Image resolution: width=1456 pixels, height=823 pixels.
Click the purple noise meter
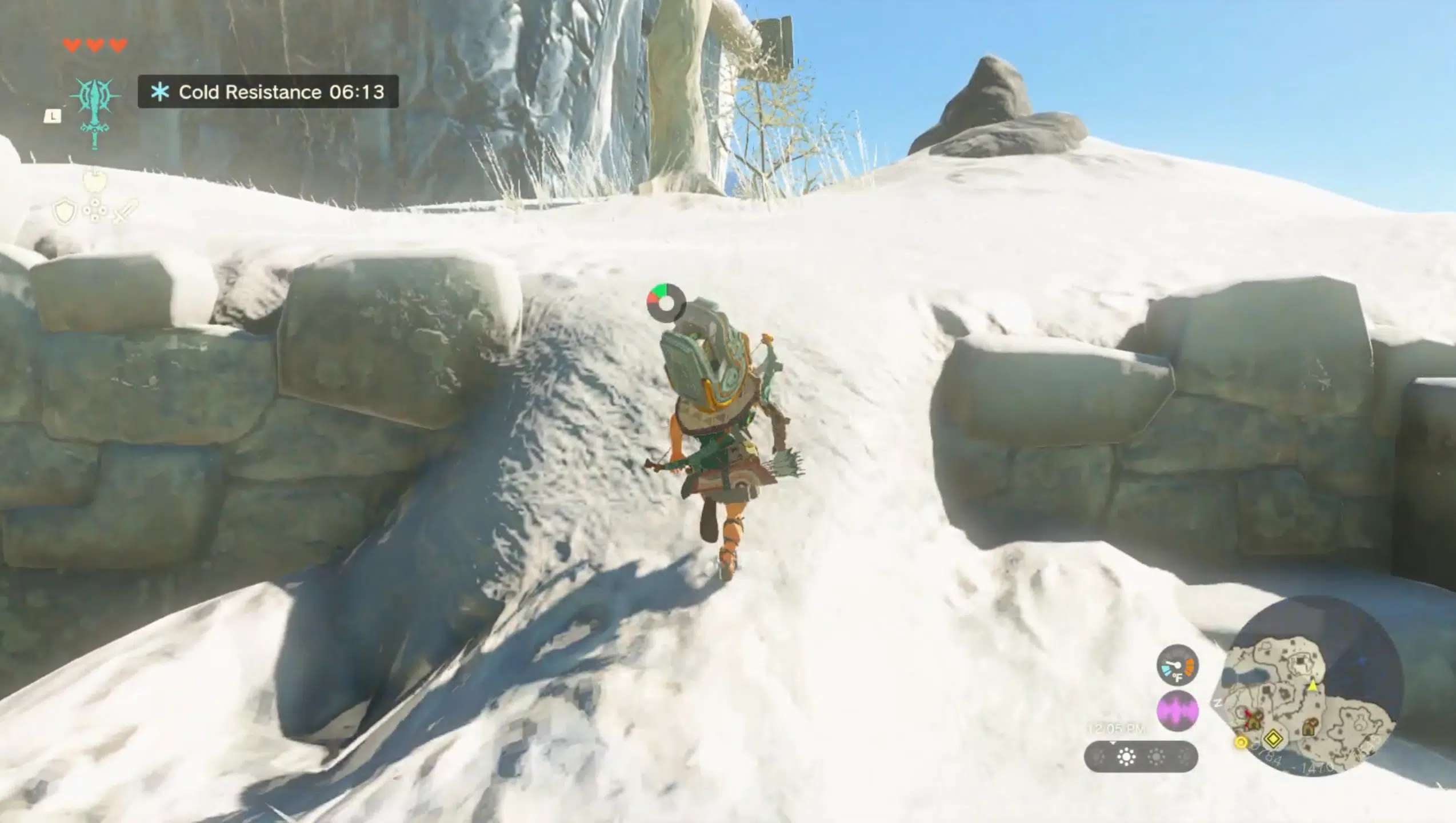(x=1177, y=711)
